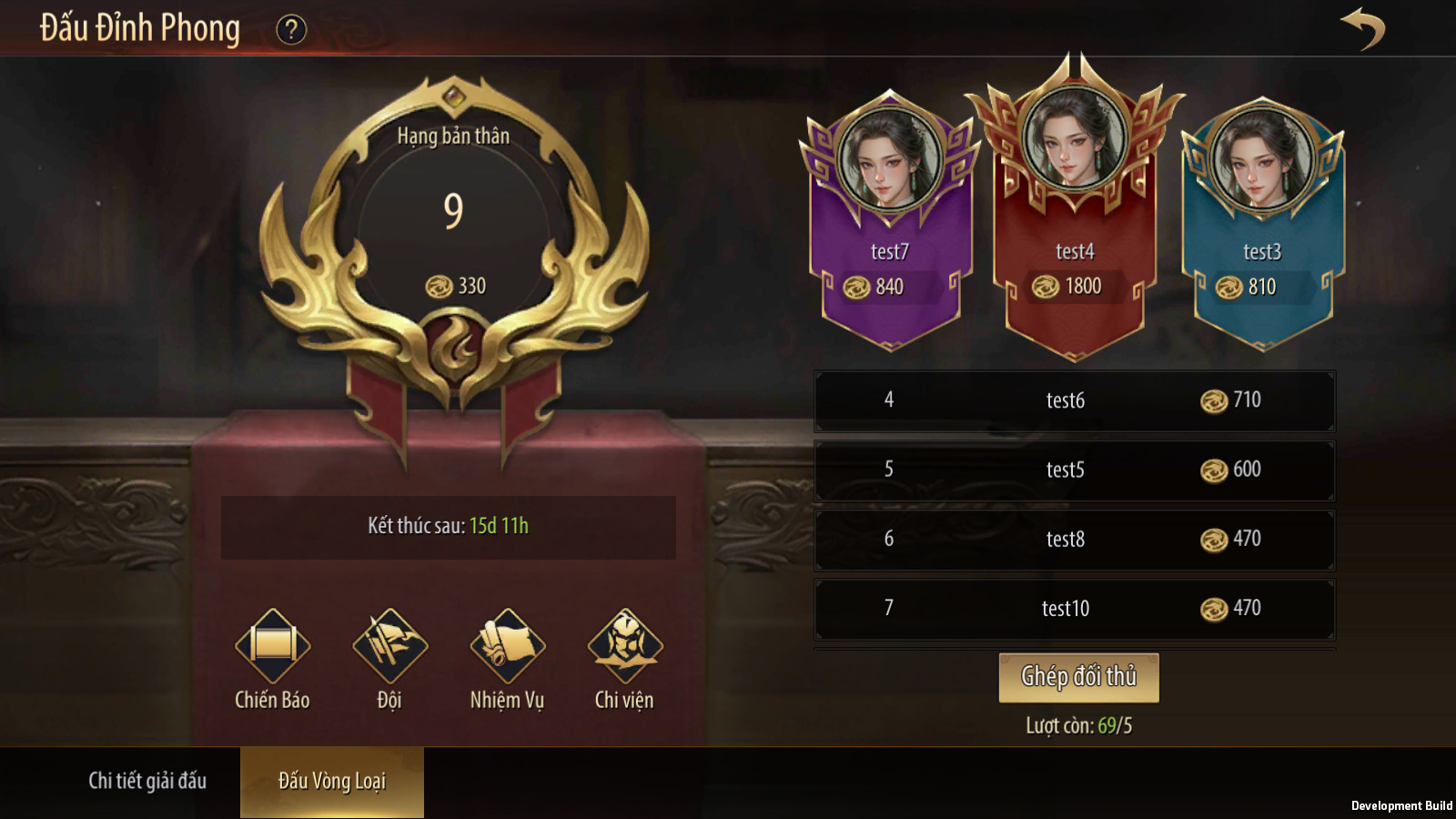Open the question mark help info
This screenshot has width=1456, height=819.
(x=291, y=30)
